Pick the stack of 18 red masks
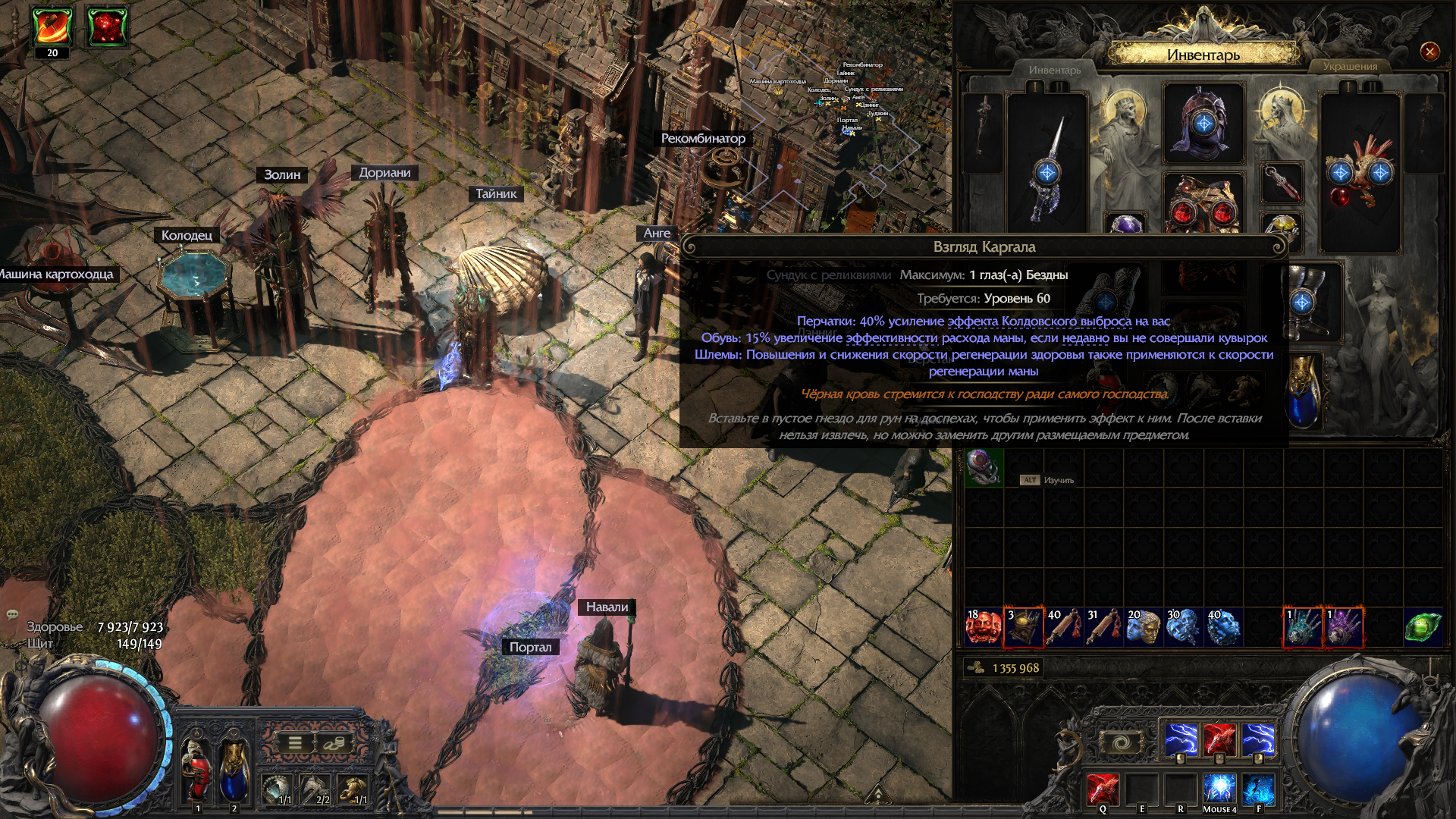The height and width of the screenshot is (819, 1456). (x=983, y=627)
